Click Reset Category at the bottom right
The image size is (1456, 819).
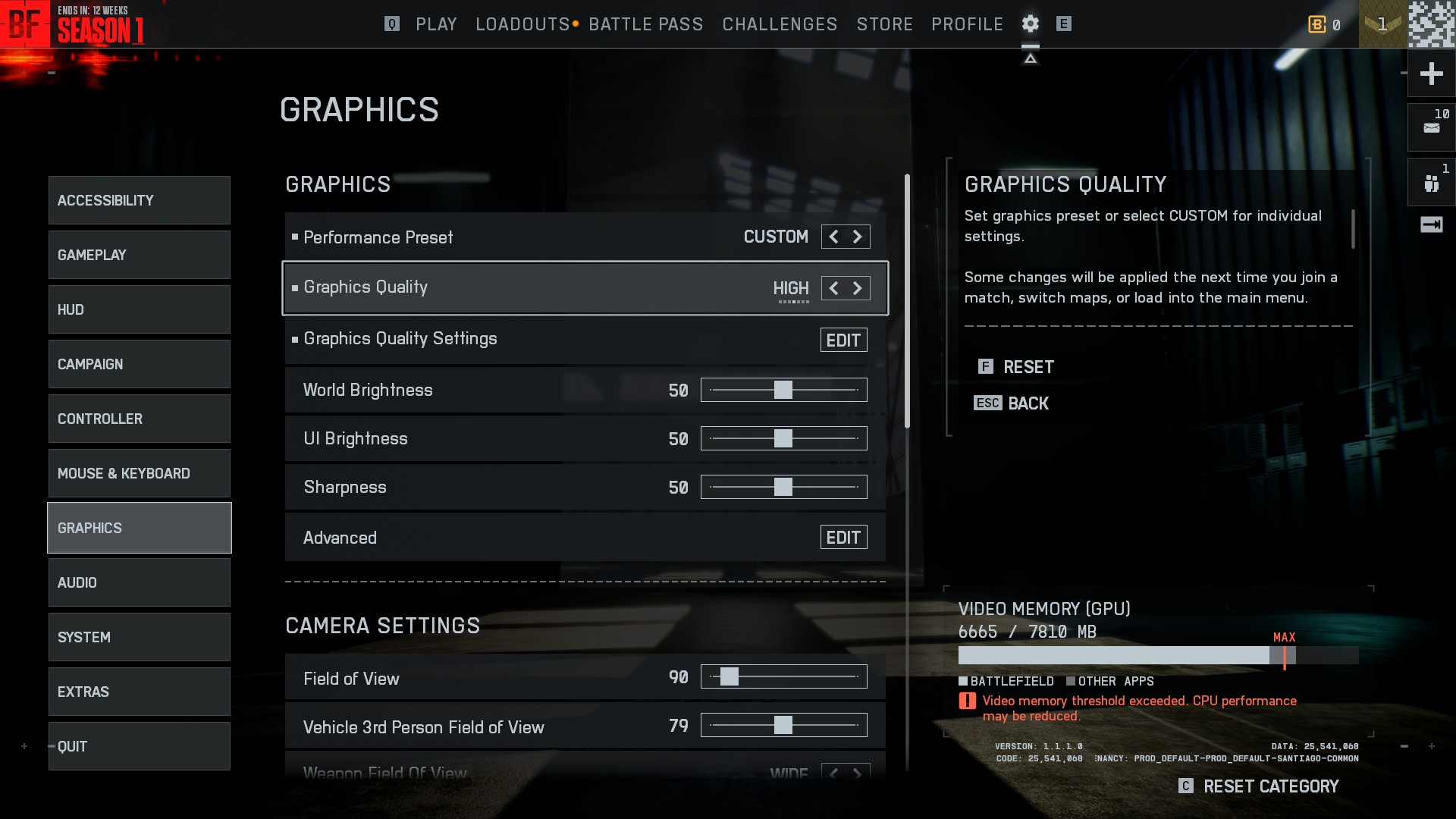coord(1270,786)
